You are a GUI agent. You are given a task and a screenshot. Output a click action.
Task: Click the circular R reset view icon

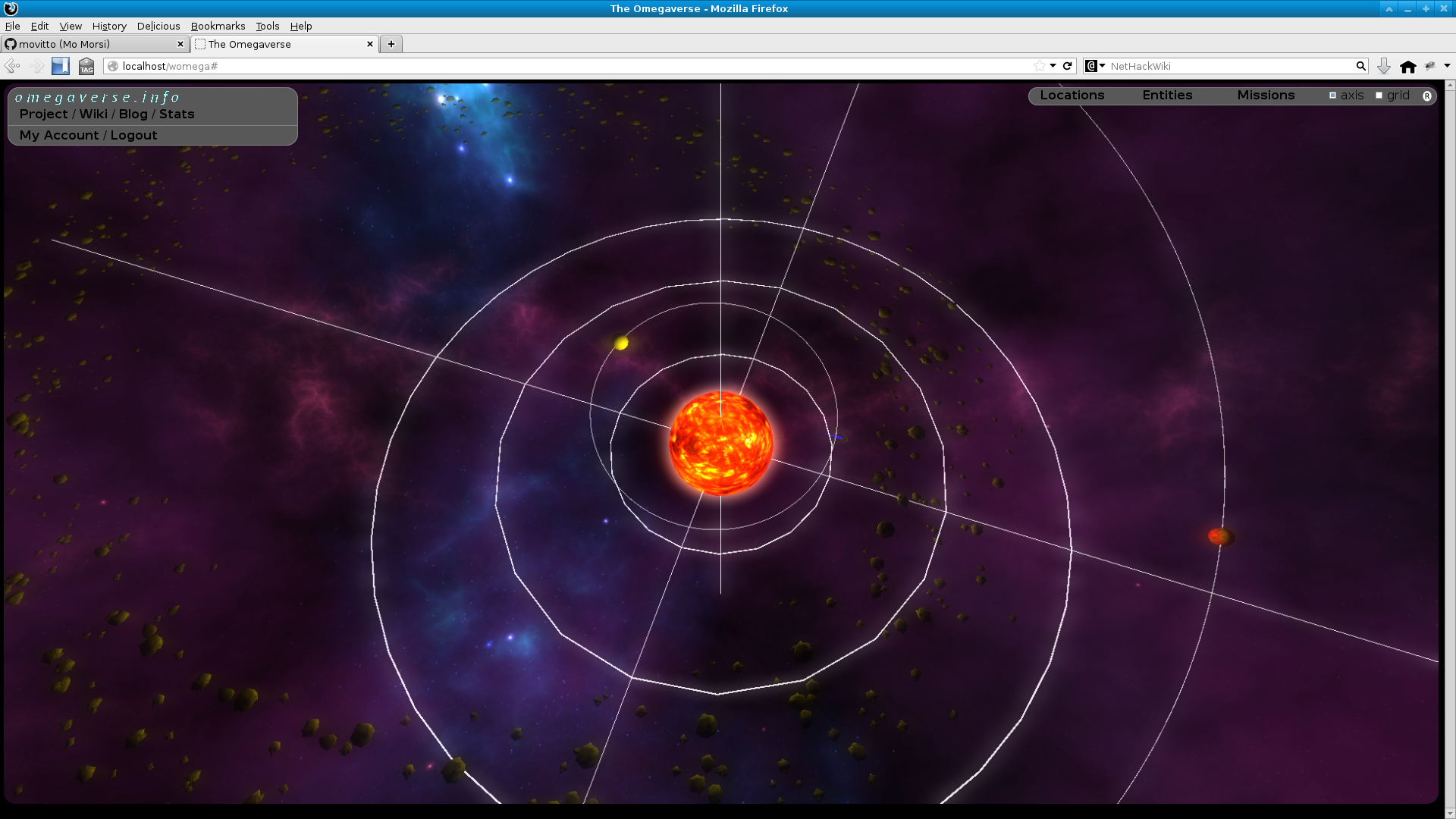coord(1428,96)
